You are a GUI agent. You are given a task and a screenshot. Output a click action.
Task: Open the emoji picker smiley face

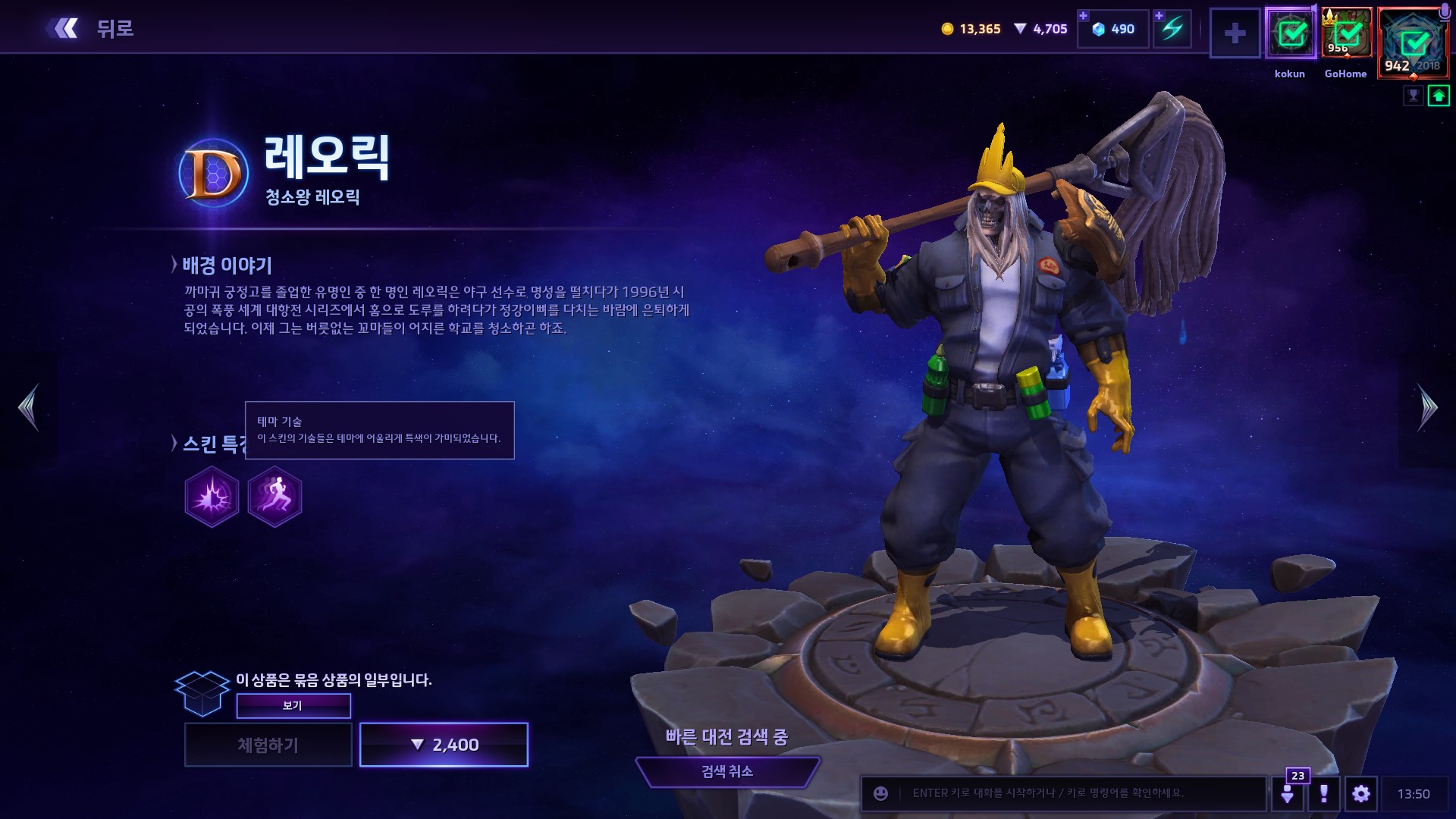click(x=880, y=793)
